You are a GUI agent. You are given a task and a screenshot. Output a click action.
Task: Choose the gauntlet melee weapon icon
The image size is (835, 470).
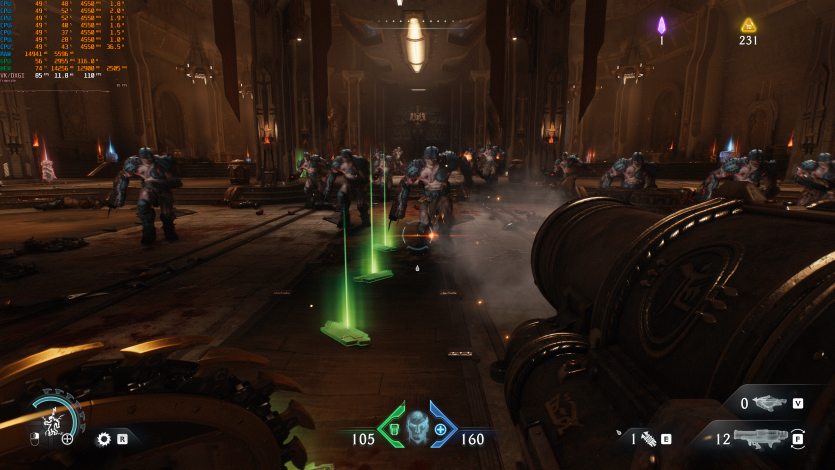649,438
